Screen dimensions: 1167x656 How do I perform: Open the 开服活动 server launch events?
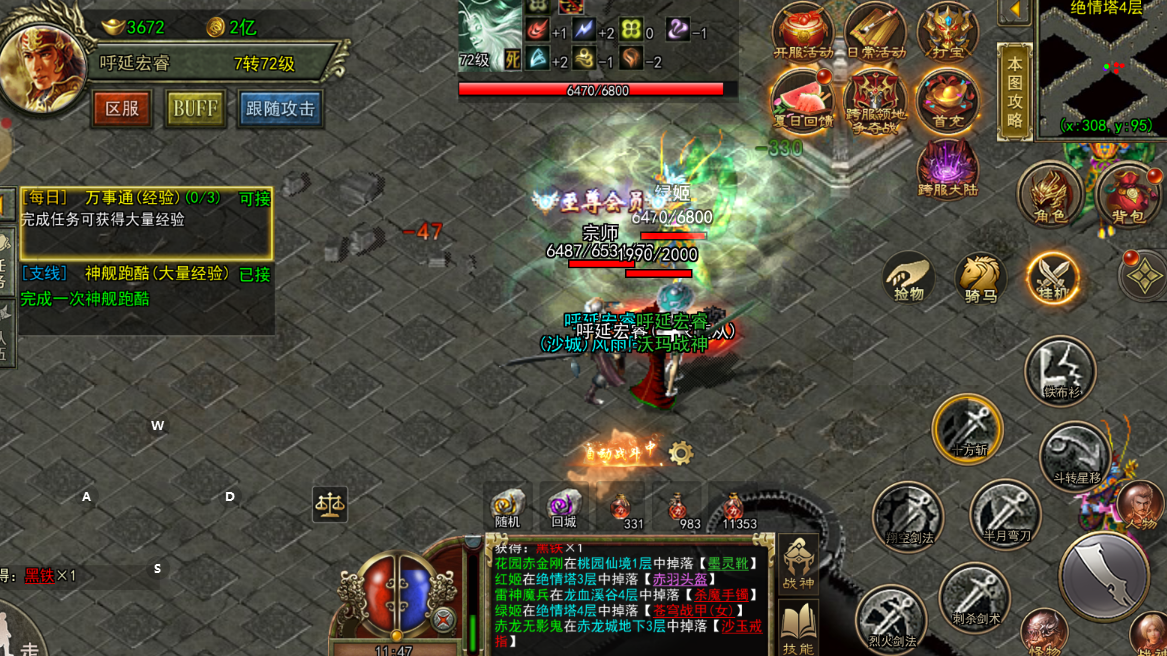tap(802, 33)
